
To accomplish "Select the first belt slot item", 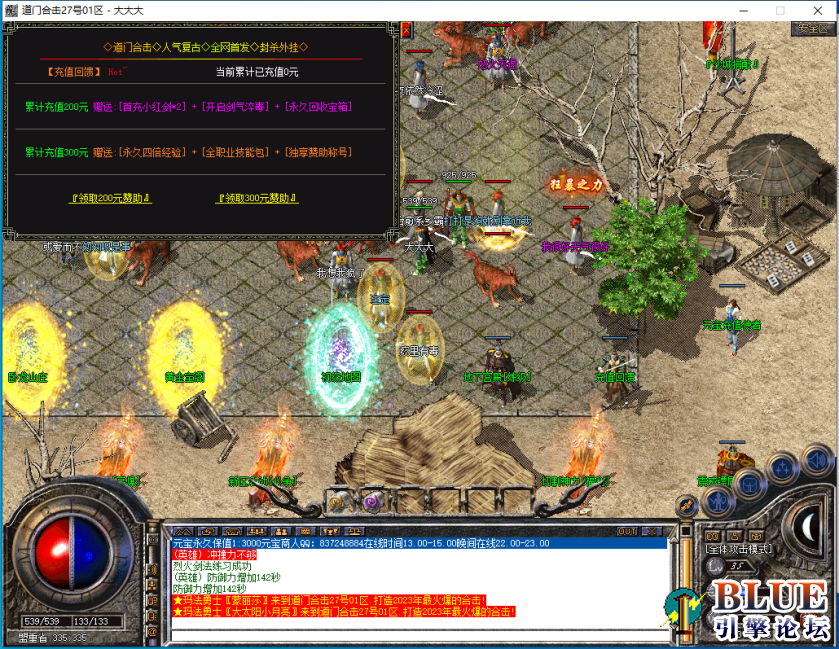I will [338, 500].
